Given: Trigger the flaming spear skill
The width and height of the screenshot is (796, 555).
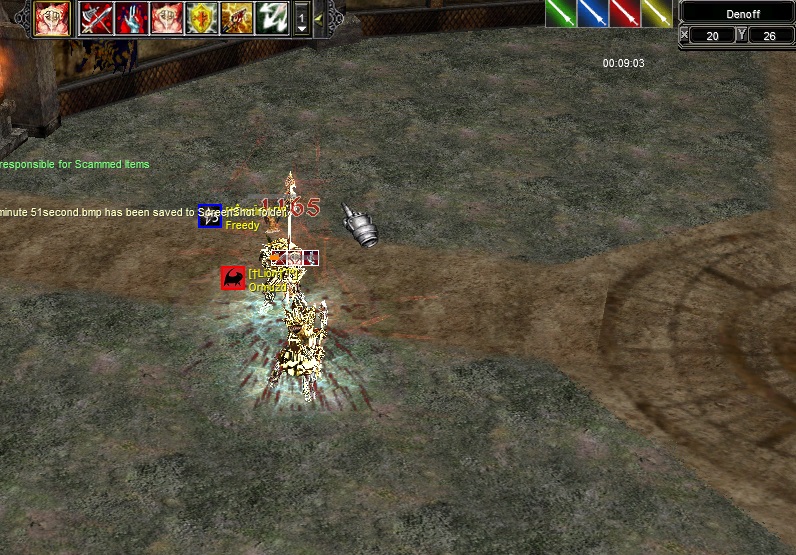Looking at the screenshot, I should [236, 18].
